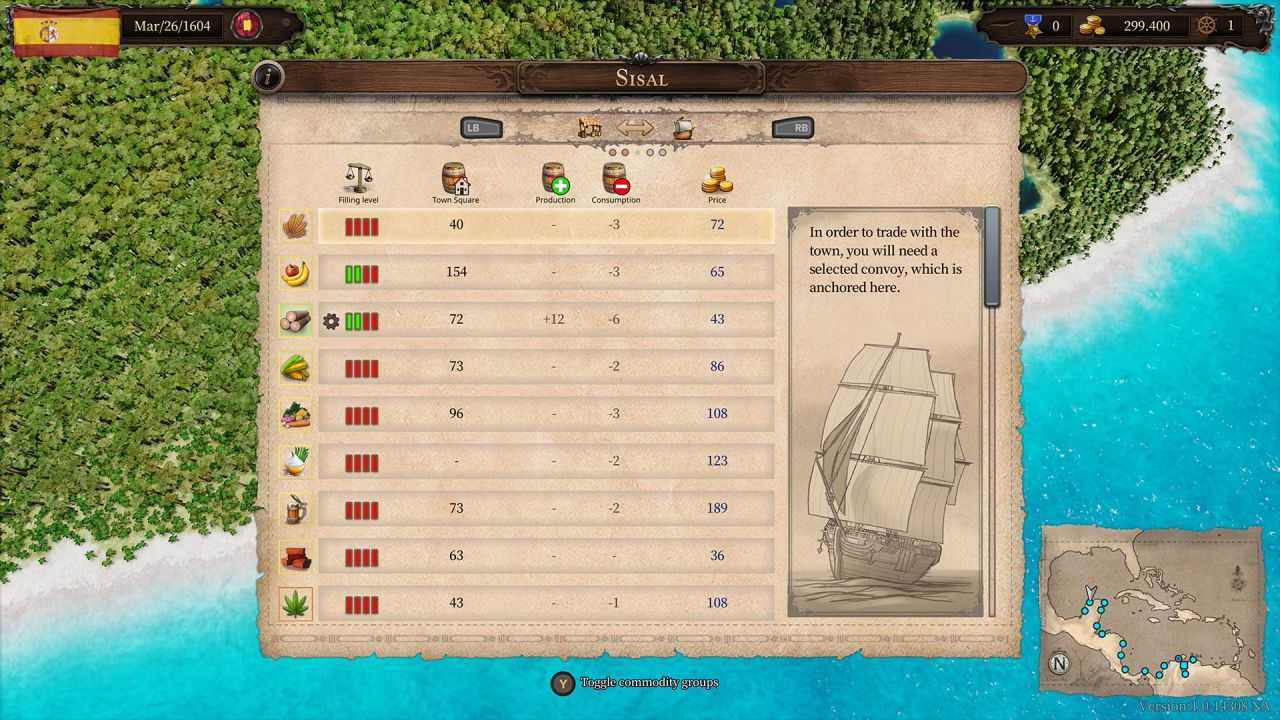Select the beer mug commodity icon
Viewport: 1280px width, 720px height.
(296, 508)
